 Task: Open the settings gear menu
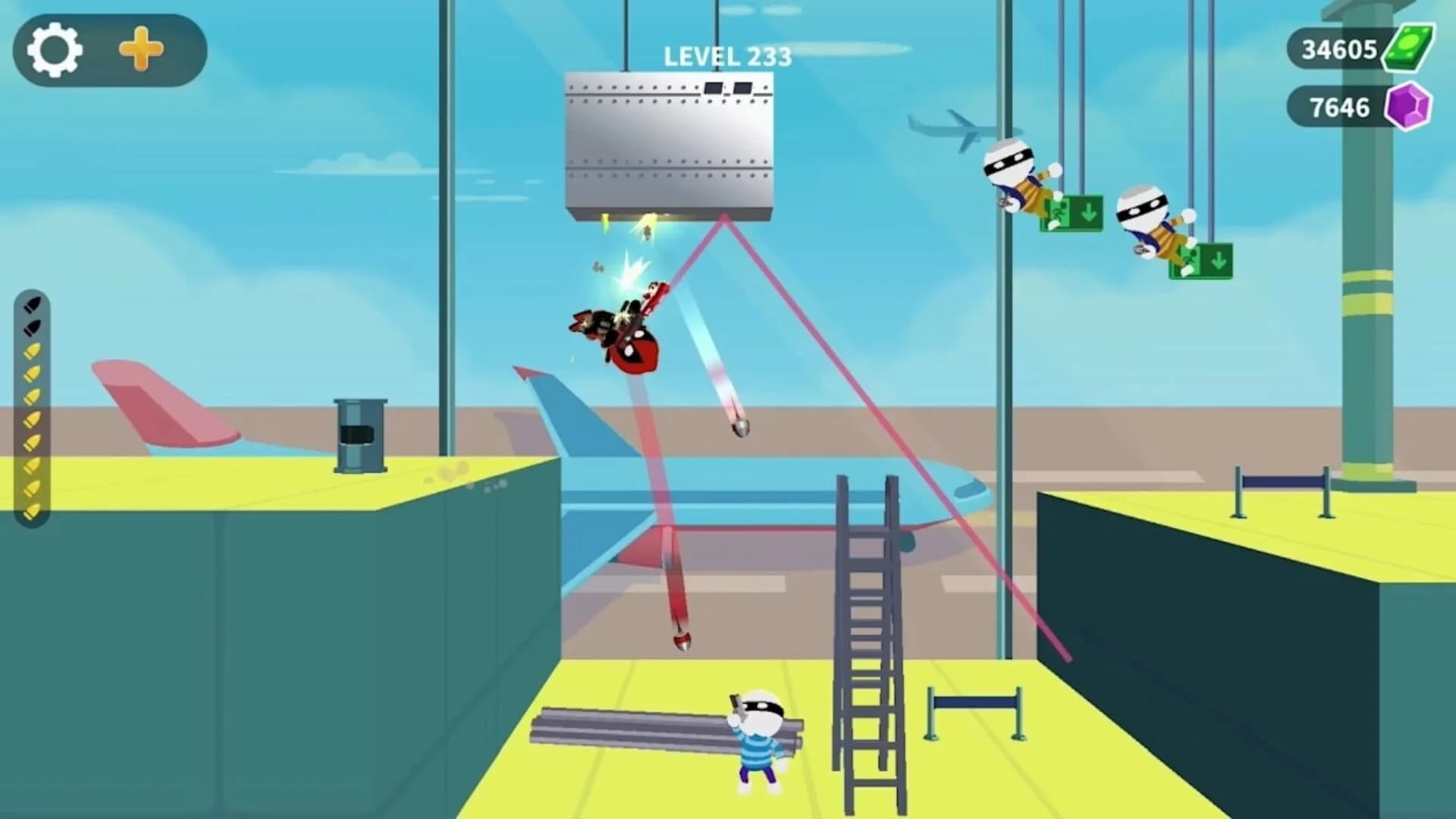(x=53, y=50)
